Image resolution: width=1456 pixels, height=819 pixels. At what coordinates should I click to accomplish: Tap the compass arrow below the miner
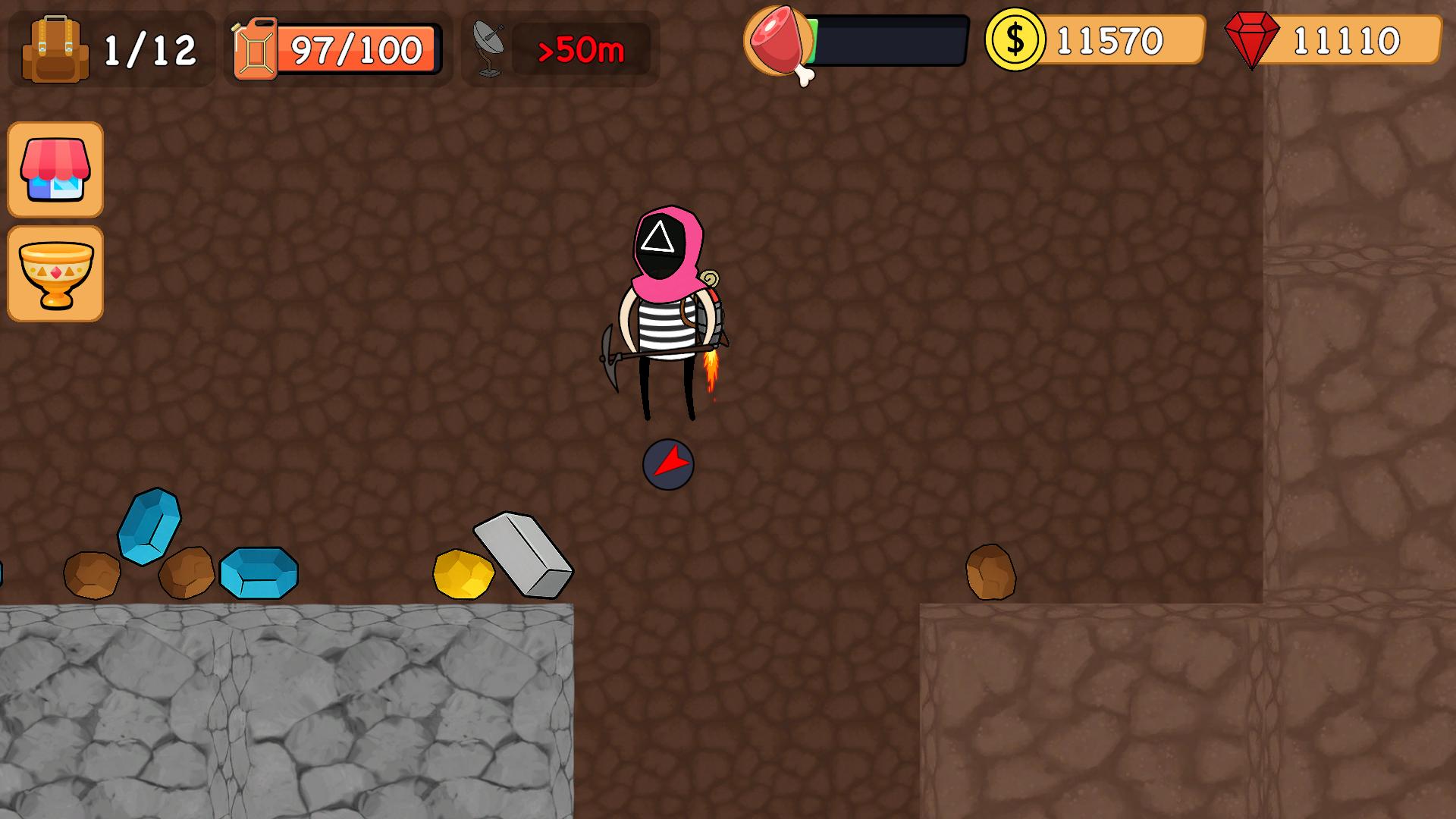point(668,463)
